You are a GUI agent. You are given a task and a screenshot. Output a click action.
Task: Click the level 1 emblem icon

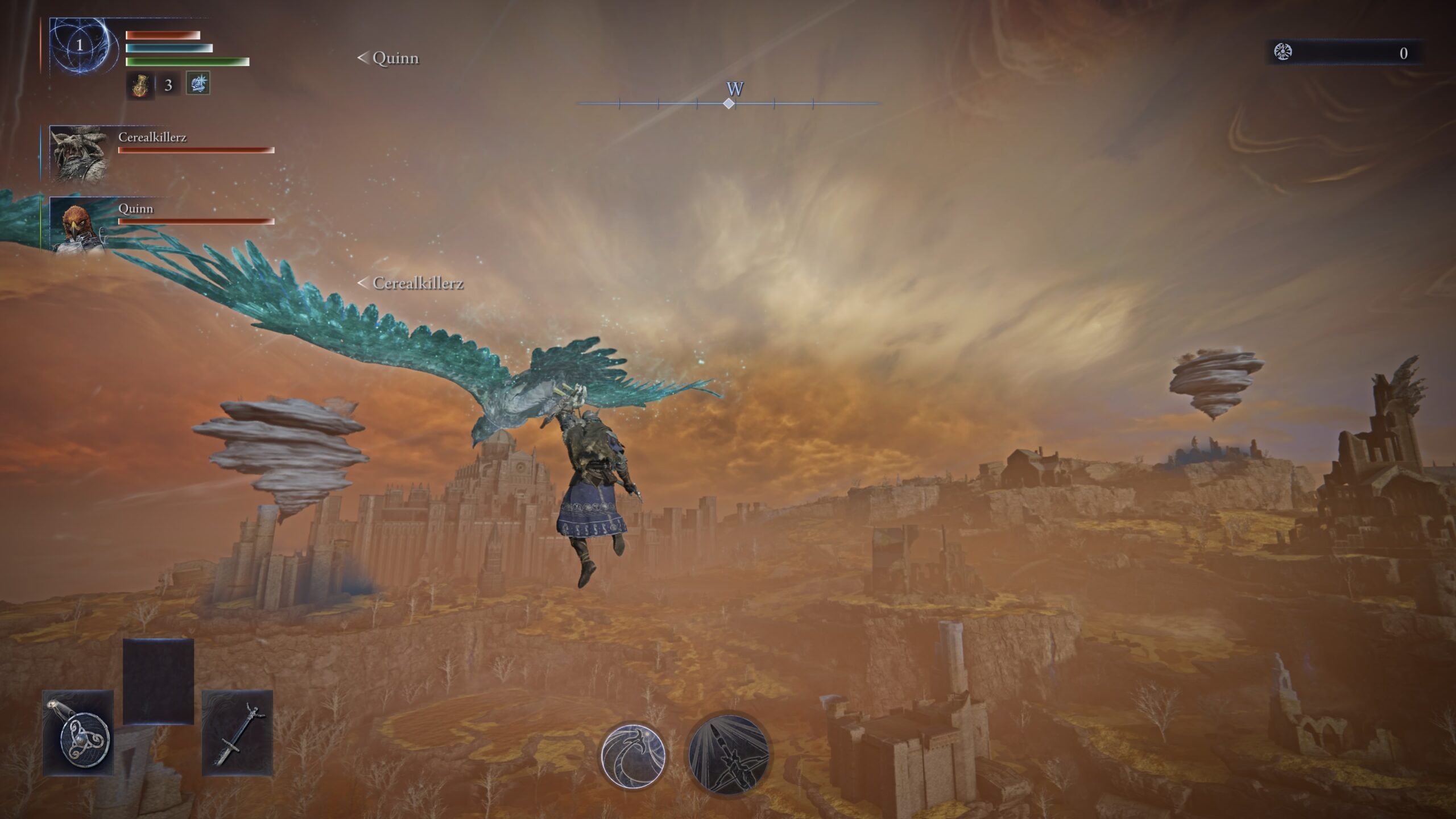tap(80, 45)
